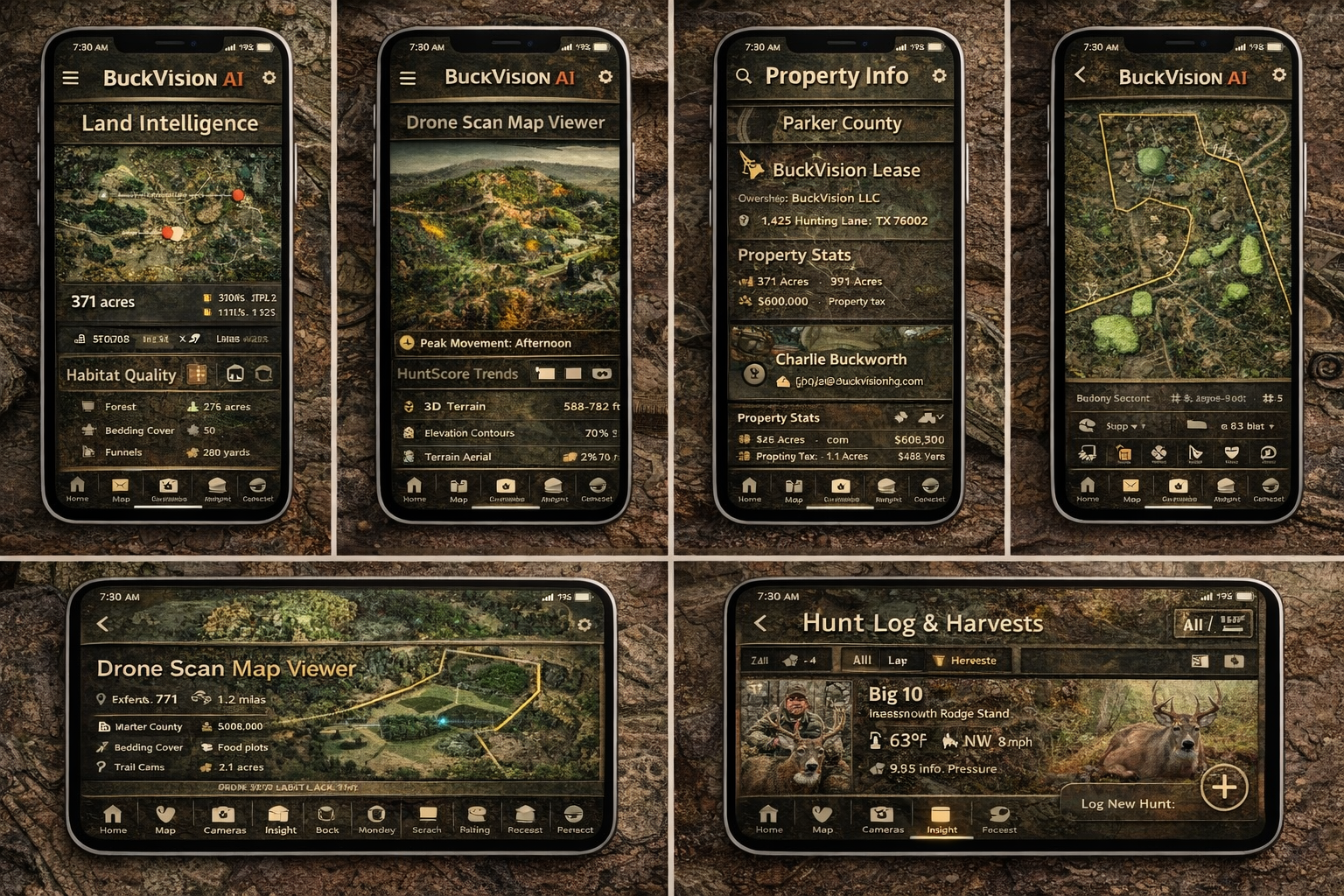Viewport: 1344px width, 896px height.
Task: Toggle the first HuntScore Trends view switch
Action: pos(547,374)
